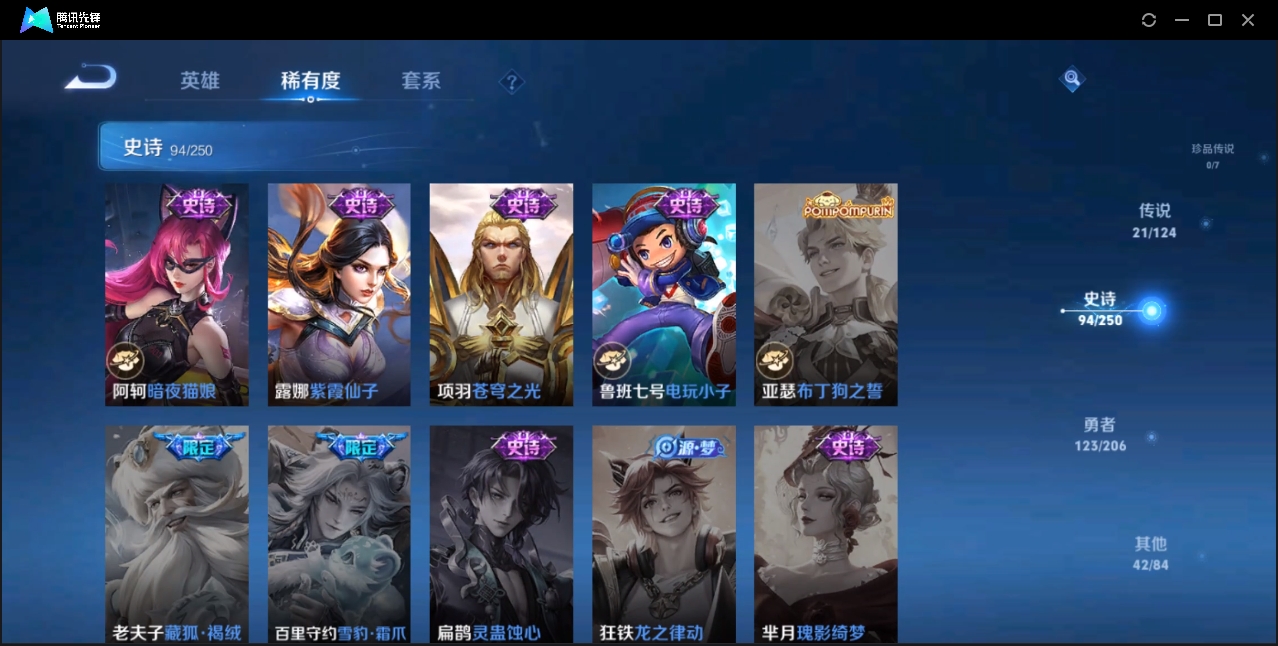Go to the 勇者 rarity section
The width and height of the screenshot is (1278, 646).
(x=1100, y=434)
